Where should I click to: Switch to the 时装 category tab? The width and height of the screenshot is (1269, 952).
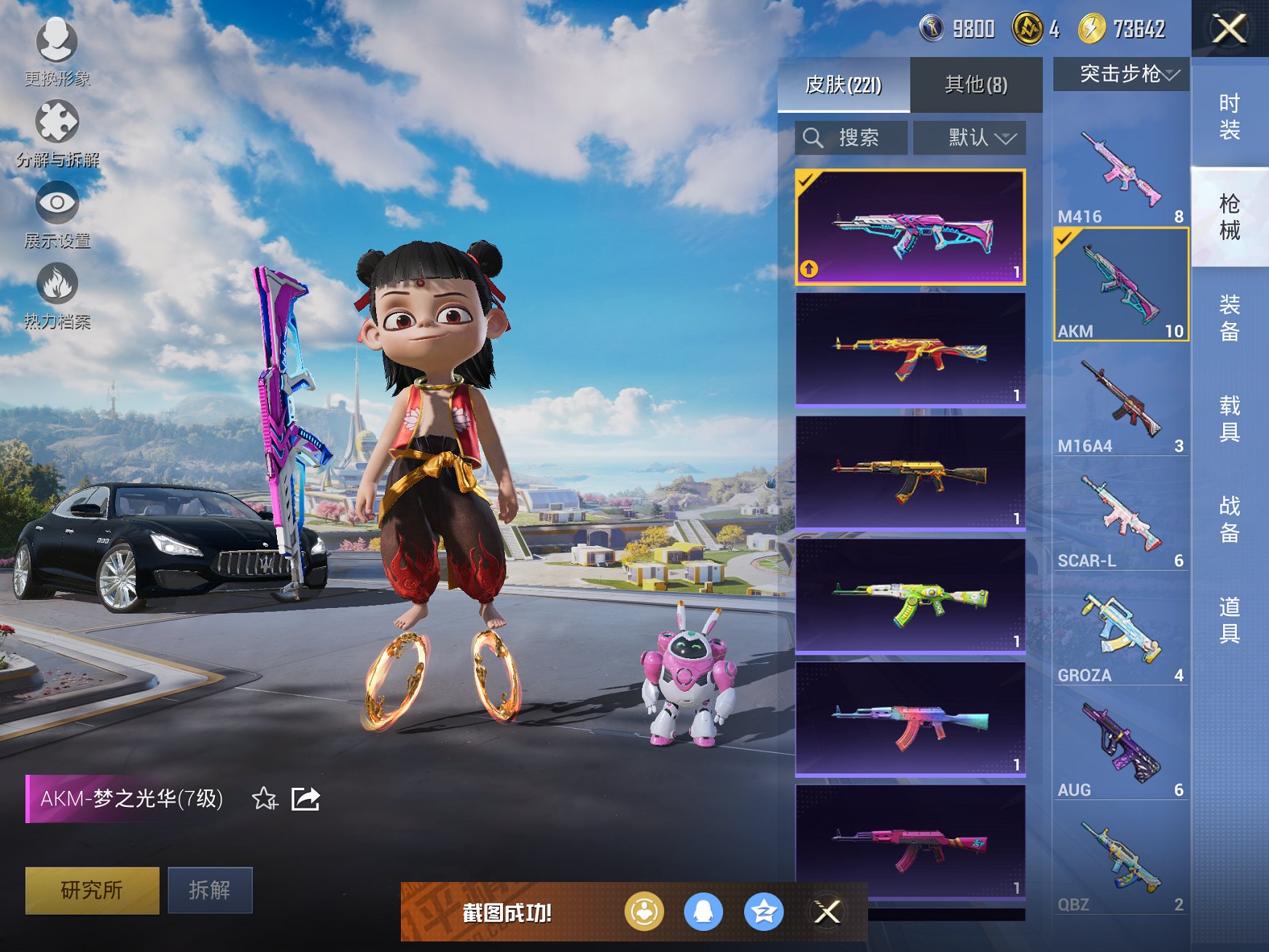pos(1229,117)
